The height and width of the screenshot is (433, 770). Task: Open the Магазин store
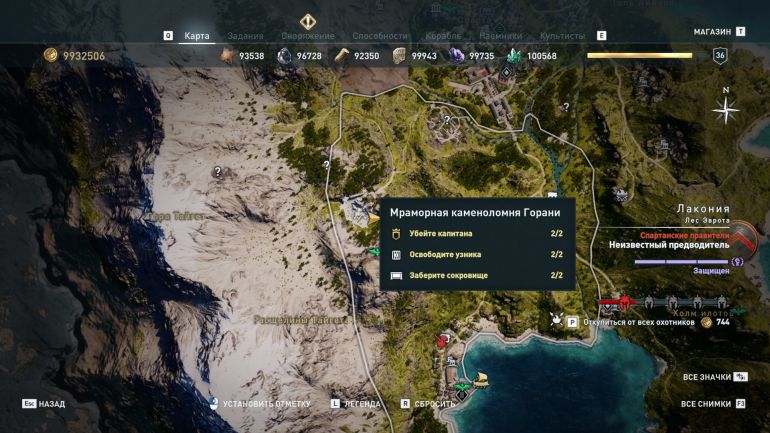pyautogui.click(x=713, y=32)
